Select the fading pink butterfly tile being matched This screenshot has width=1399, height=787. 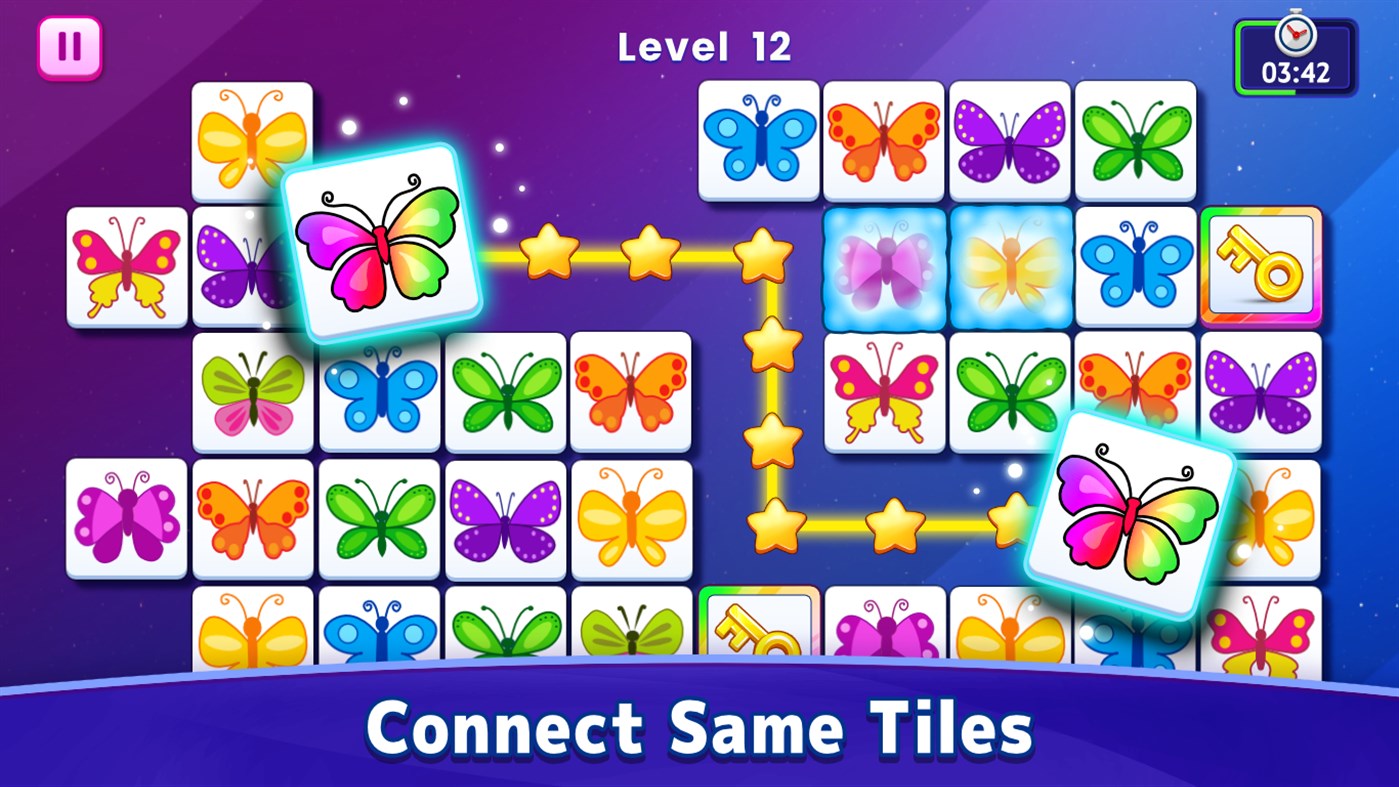883,265
